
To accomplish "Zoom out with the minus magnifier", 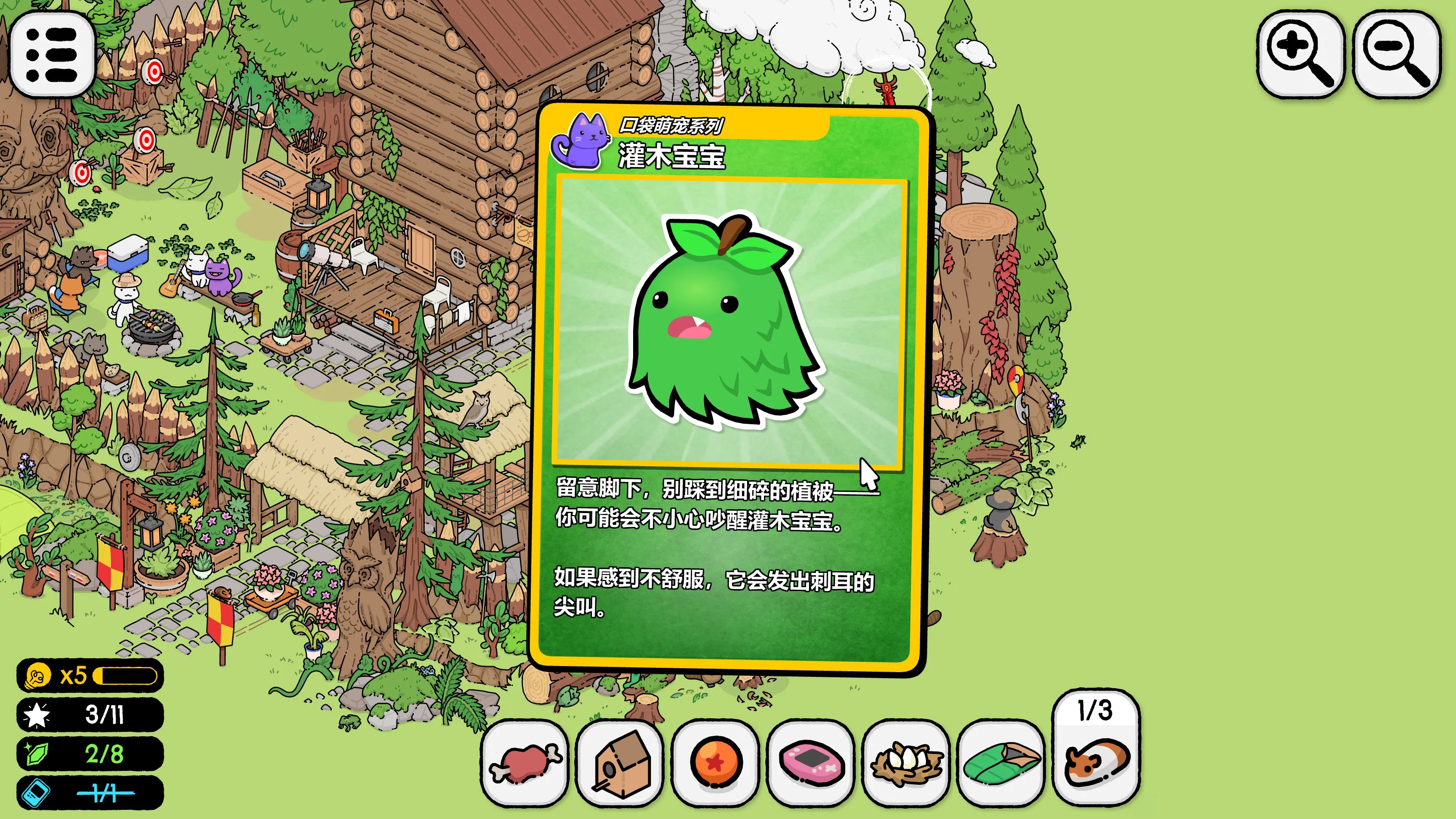I will coord(1395,54).
